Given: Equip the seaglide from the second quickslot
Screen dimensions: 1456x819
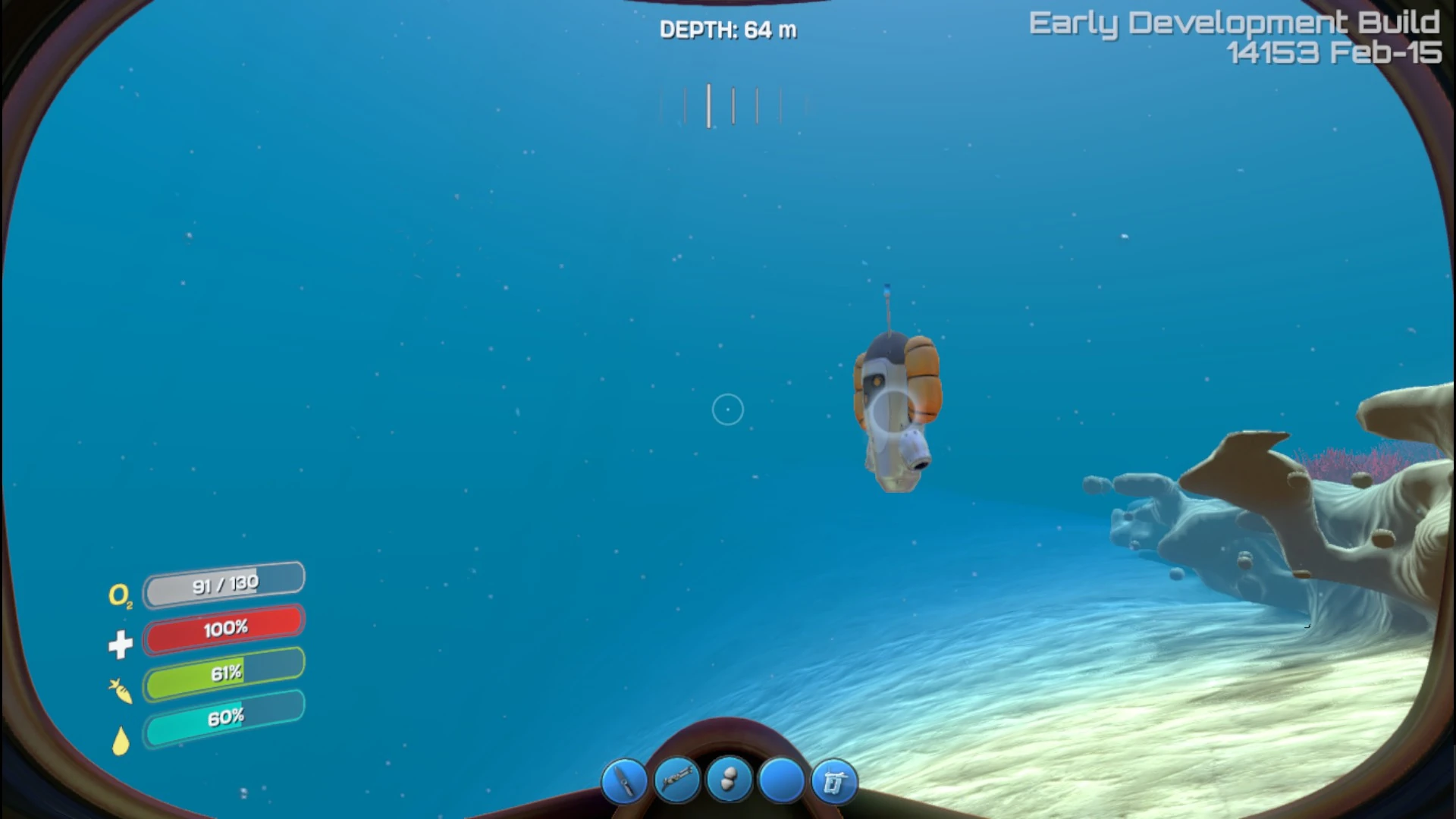Looking at the screenshot, I should pyautogui.click(x=677, y=780).
